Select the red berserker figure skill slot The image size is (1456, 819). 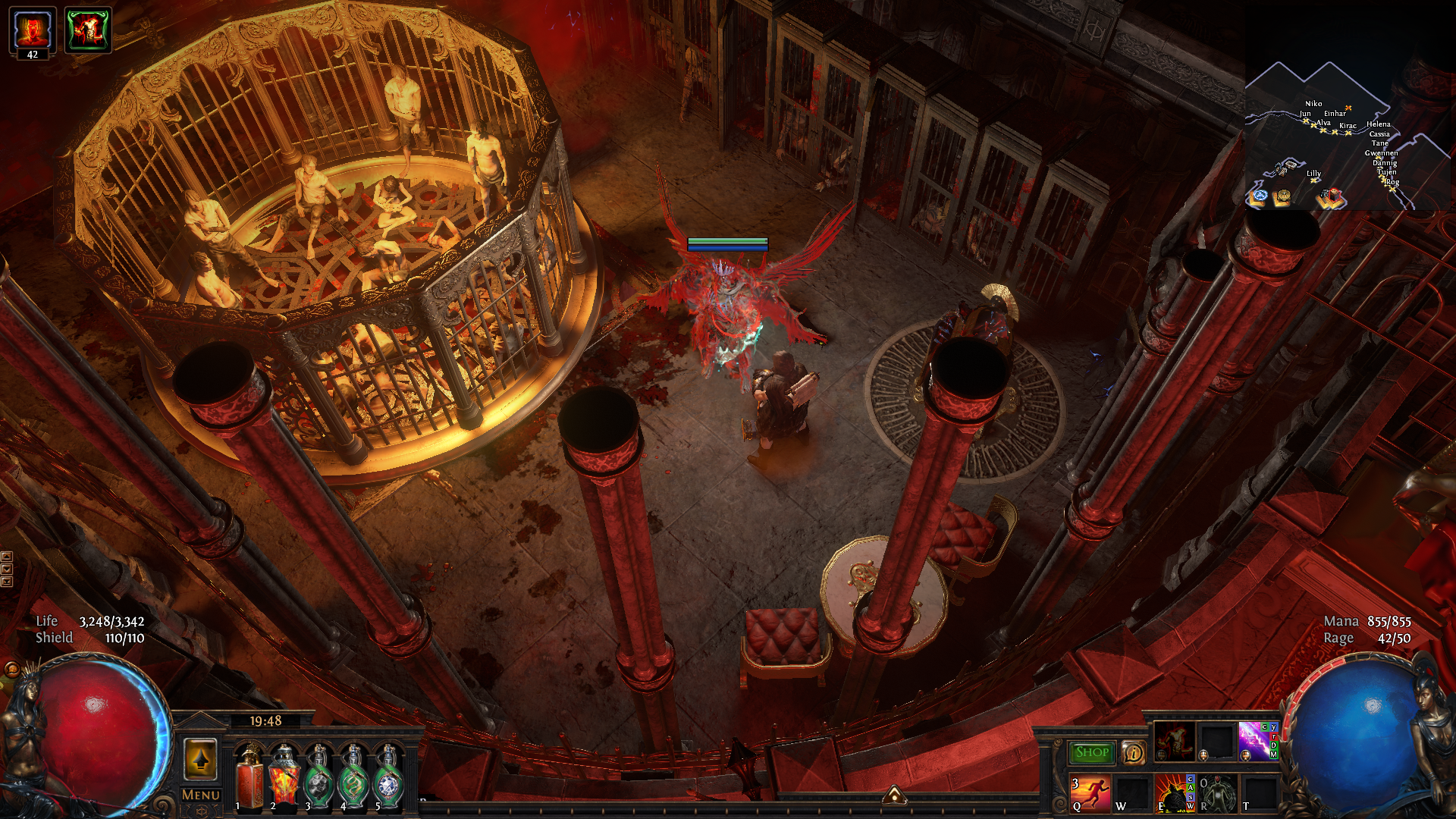pyautogui.click(x=1174, y=741)
